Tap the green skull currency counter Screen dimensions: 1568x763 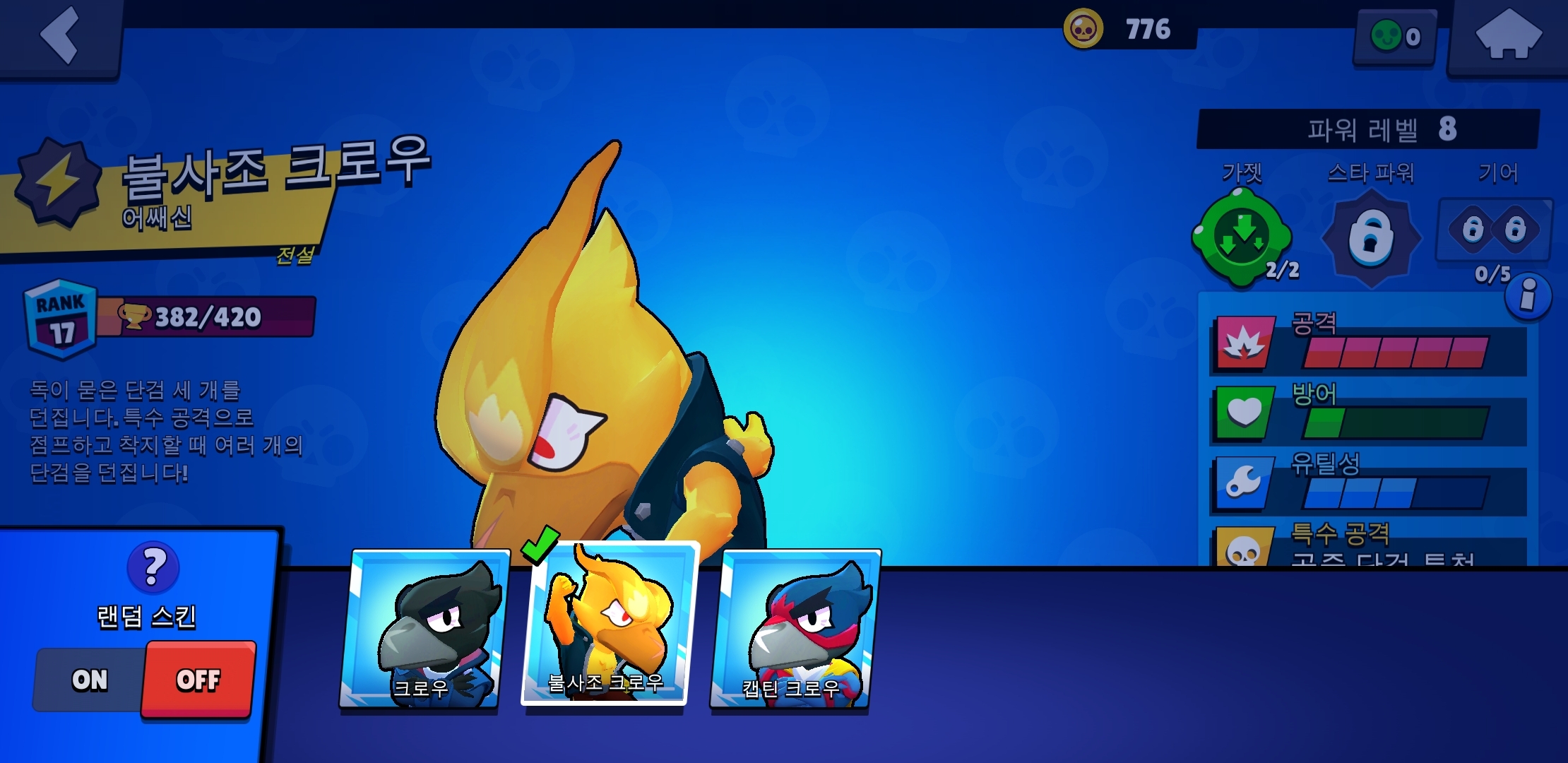point(1395,37)
